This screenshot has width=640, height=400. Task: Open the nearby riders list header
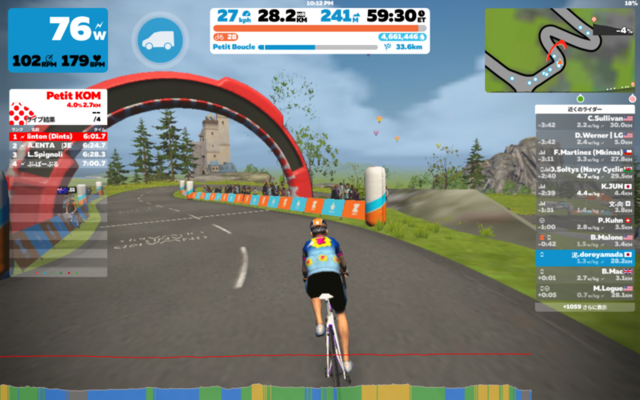coord(586,108)
